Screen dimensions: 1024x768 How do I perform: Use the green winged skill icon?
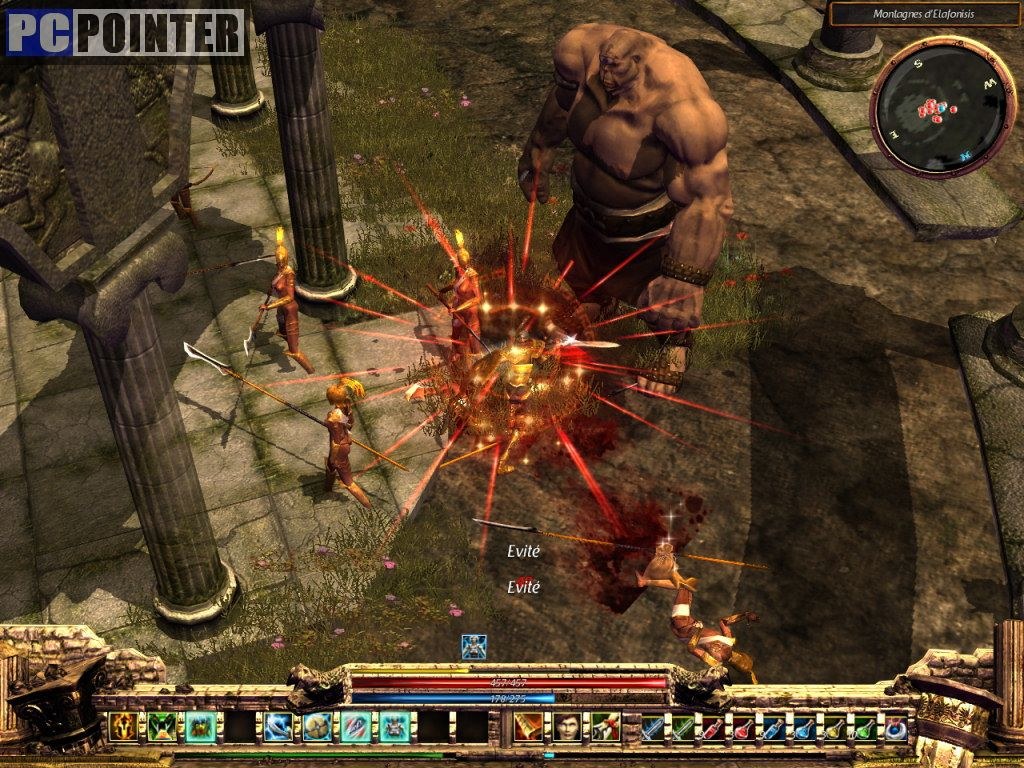tap(162, 726)
